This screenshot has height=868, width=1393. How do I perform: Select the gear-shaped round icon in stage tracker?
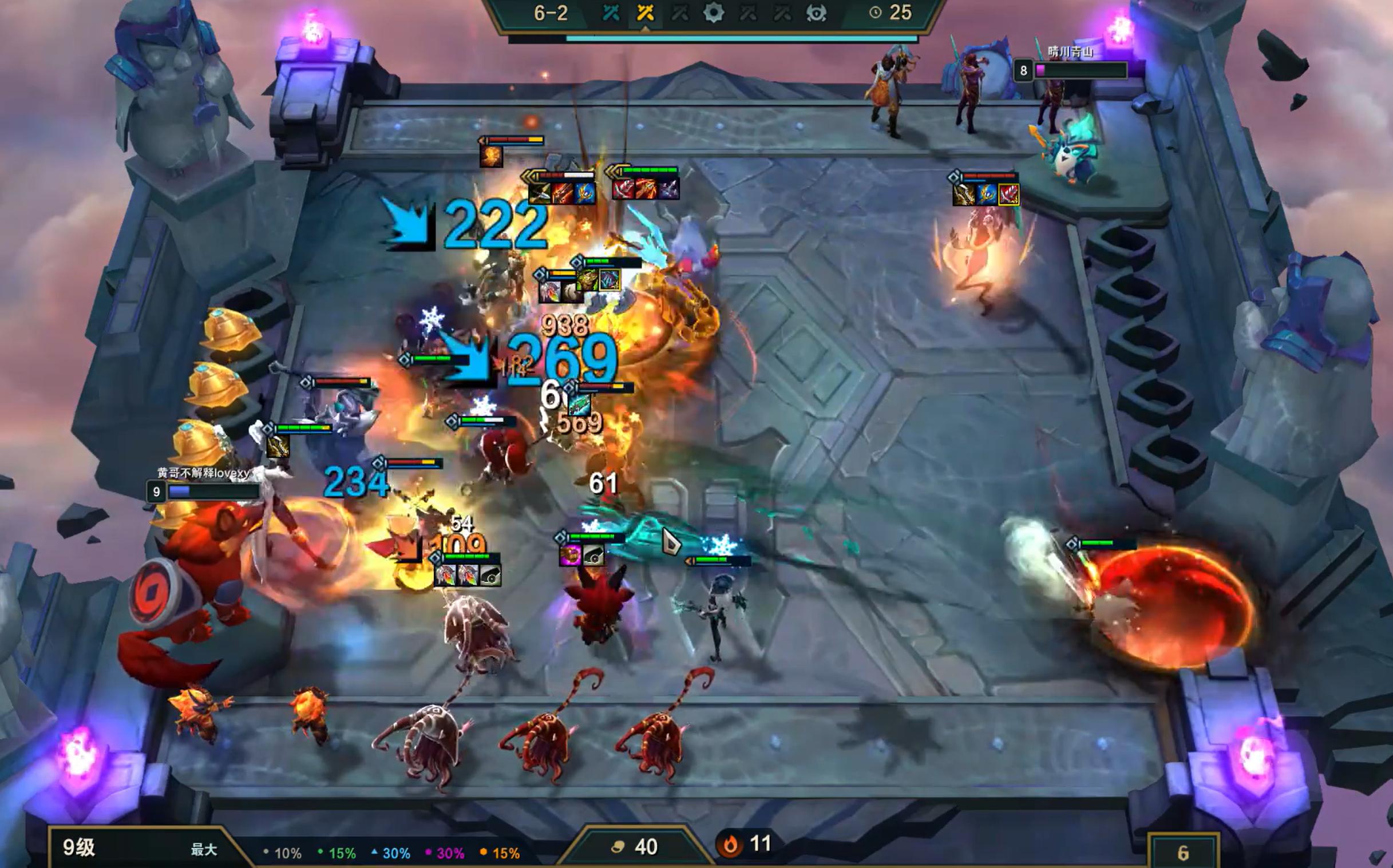point(713,13)
